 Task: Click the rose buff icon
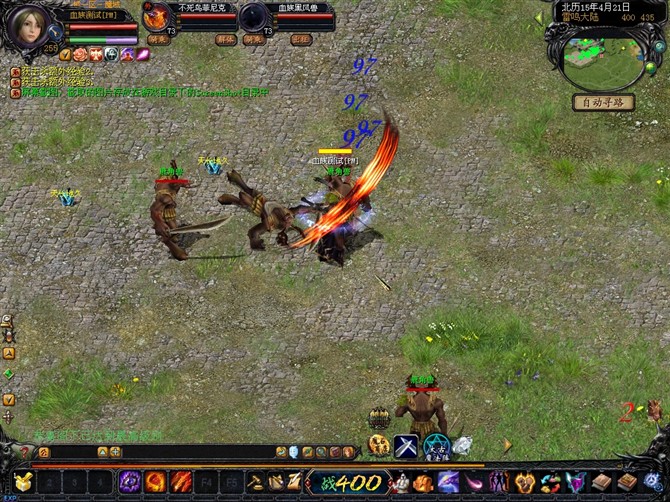[80, 55]
